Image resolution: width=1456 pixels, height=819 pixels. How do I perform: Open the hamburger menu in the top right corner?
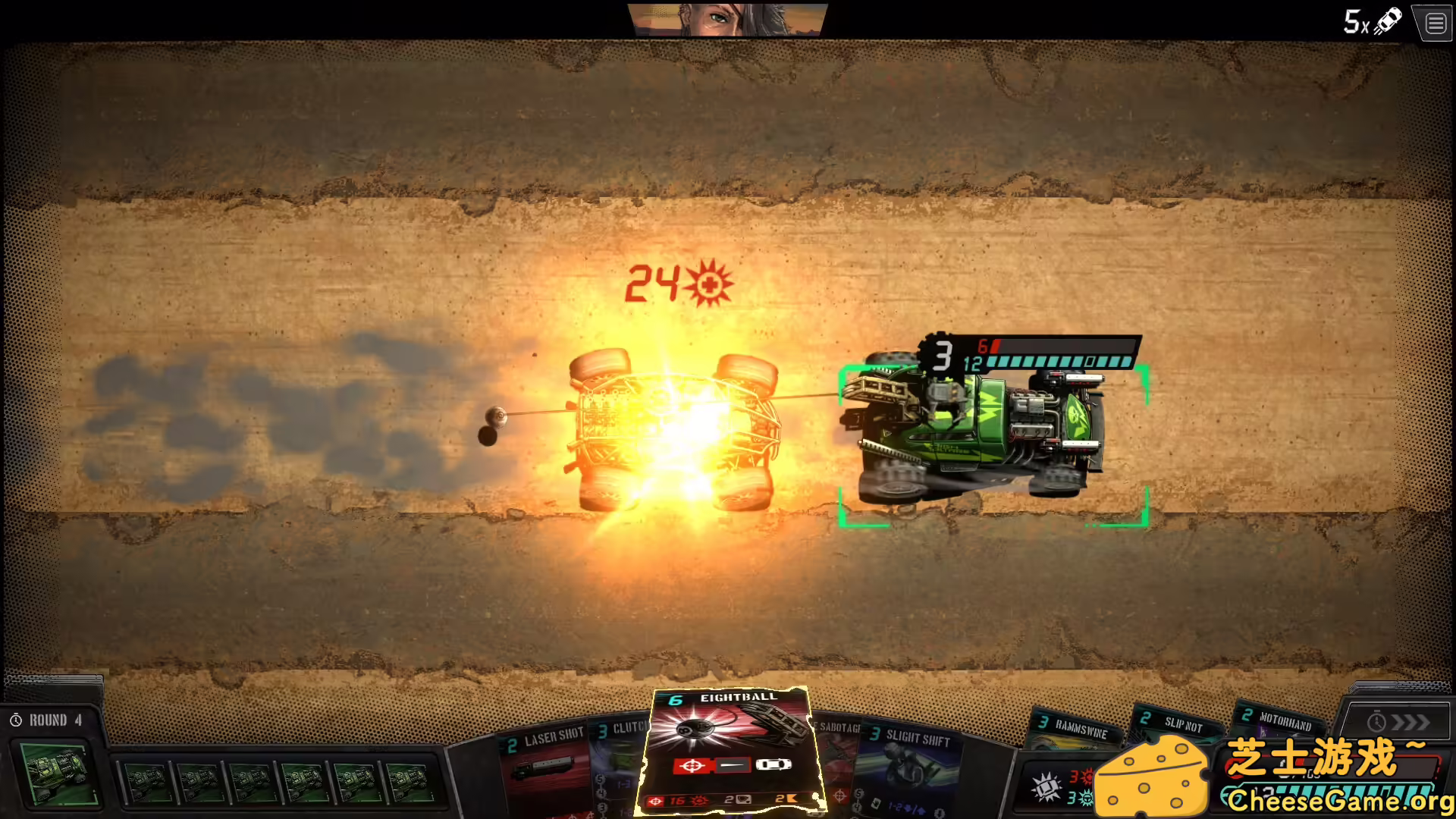1435,23
